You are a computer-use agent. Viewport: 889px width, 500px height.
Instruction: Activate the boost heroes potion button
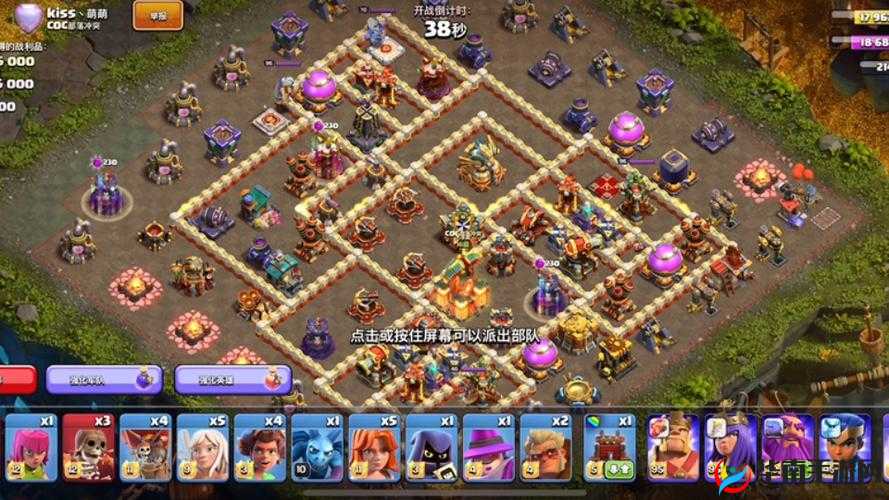[x=232, y=379]
